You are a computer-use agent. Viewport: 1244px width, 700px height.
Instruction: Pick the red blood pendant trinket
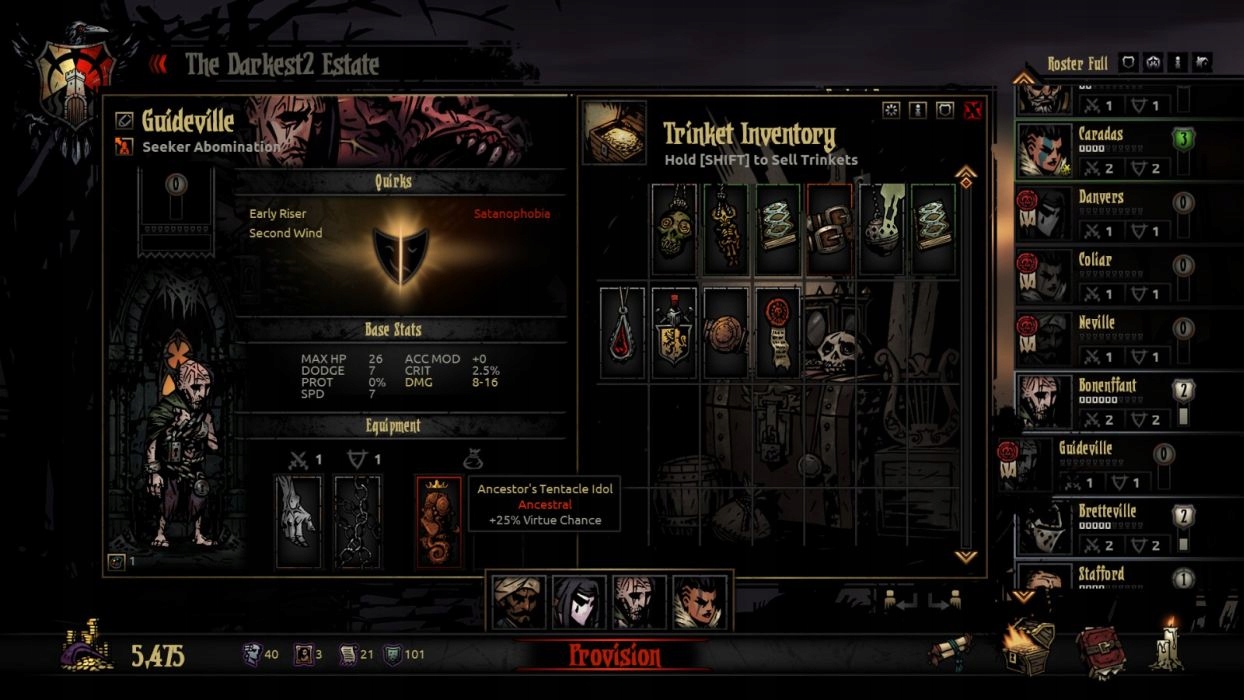click(622, 334)
